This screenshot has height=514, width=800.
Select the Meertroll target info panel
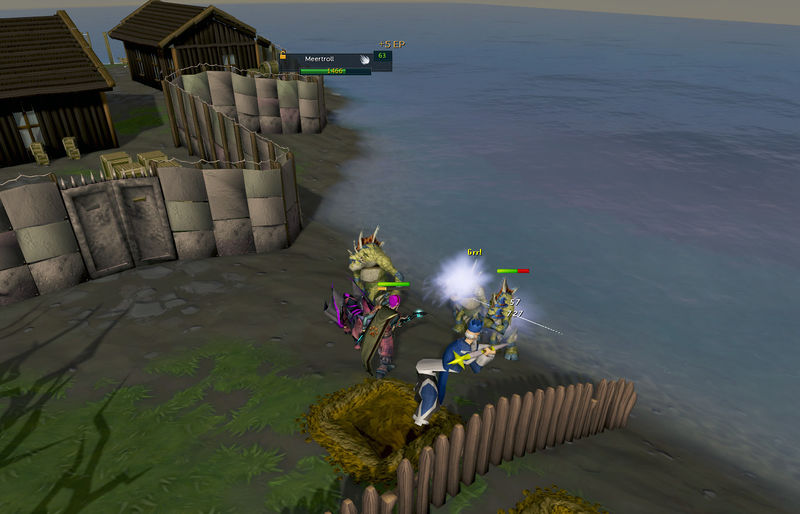point(331,63)
